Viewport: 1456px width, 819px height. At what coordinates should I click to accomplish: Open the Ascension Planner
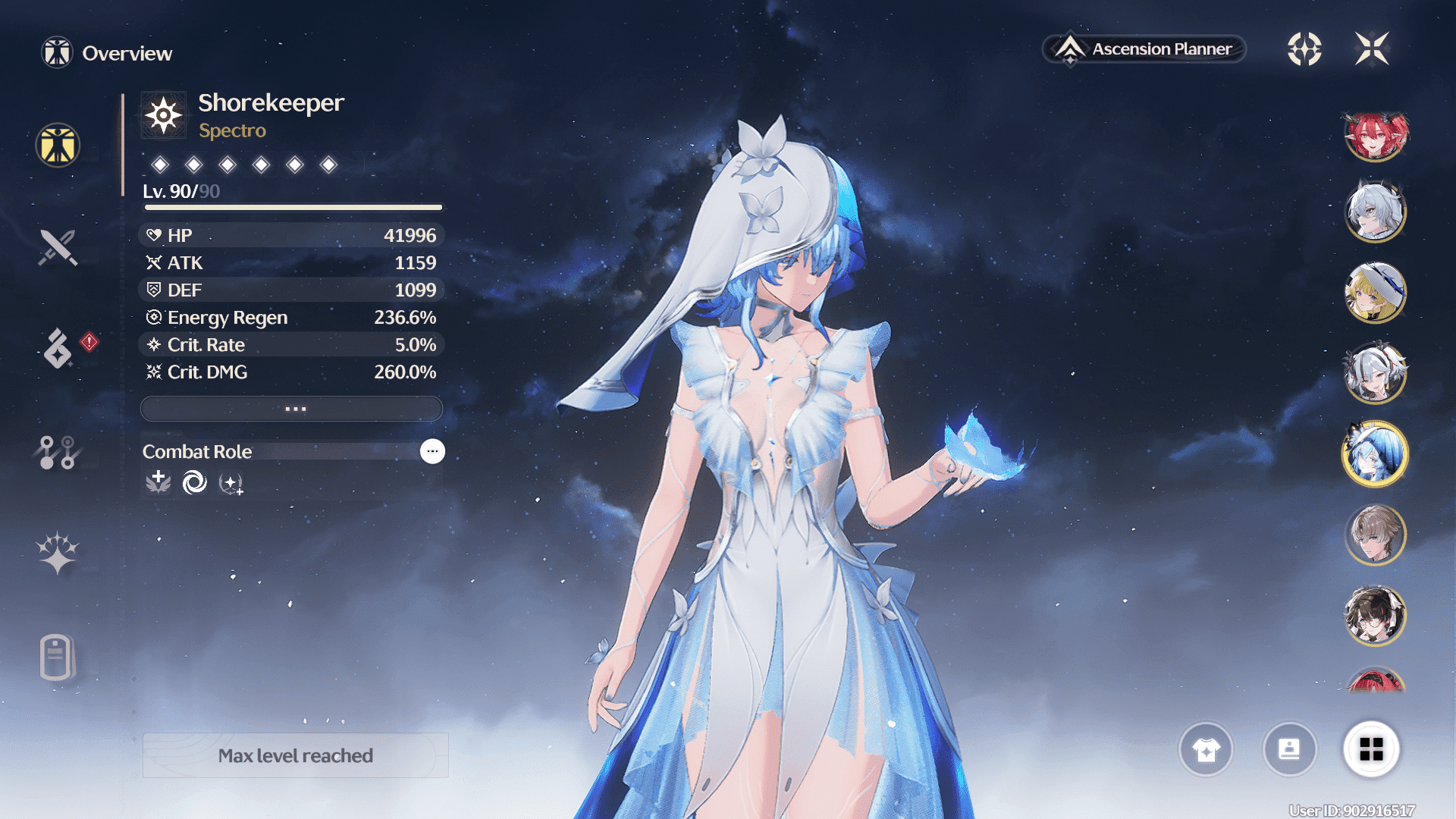click(1145, 49)
